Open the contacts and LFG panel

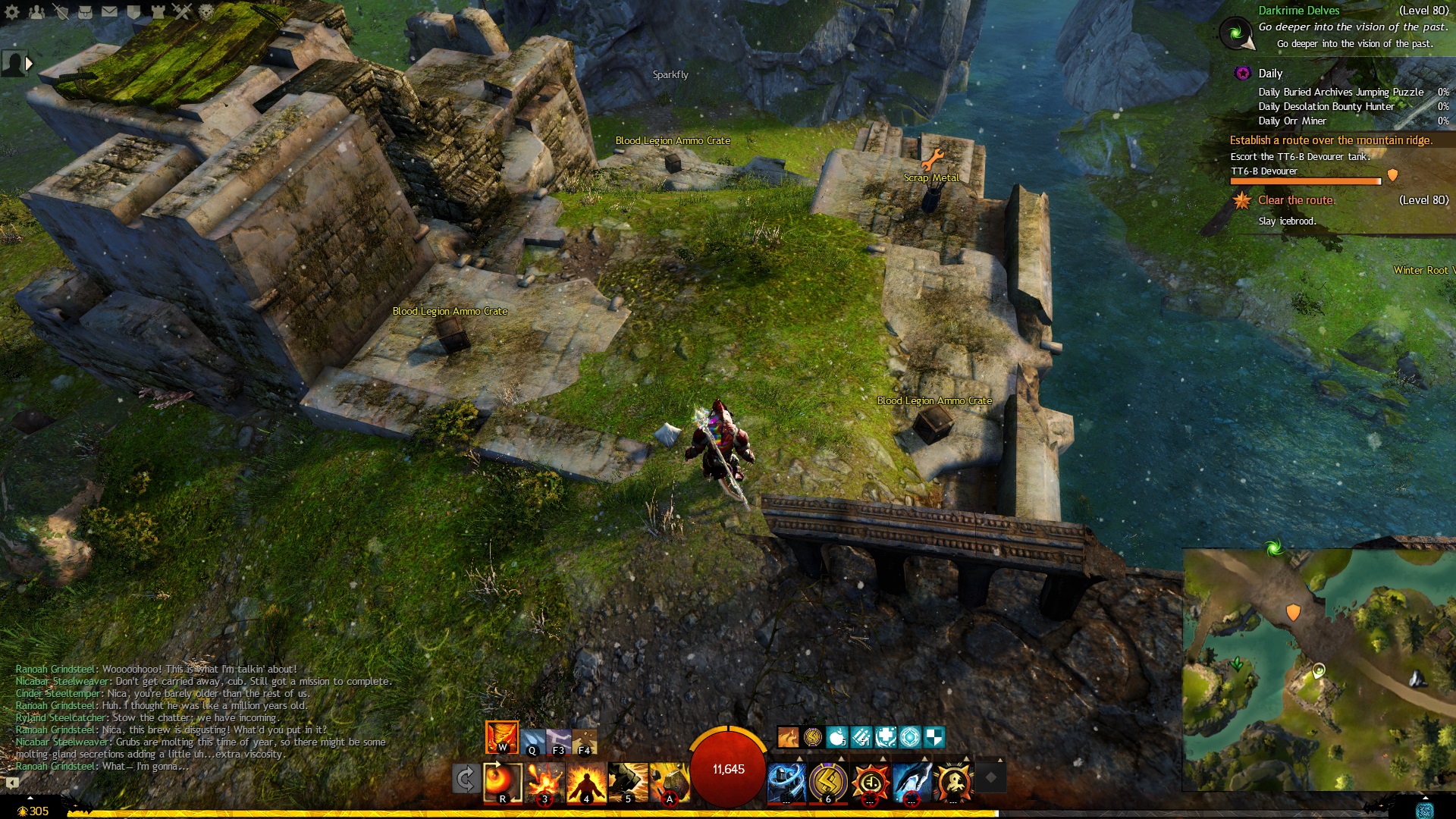coord(36,11)
